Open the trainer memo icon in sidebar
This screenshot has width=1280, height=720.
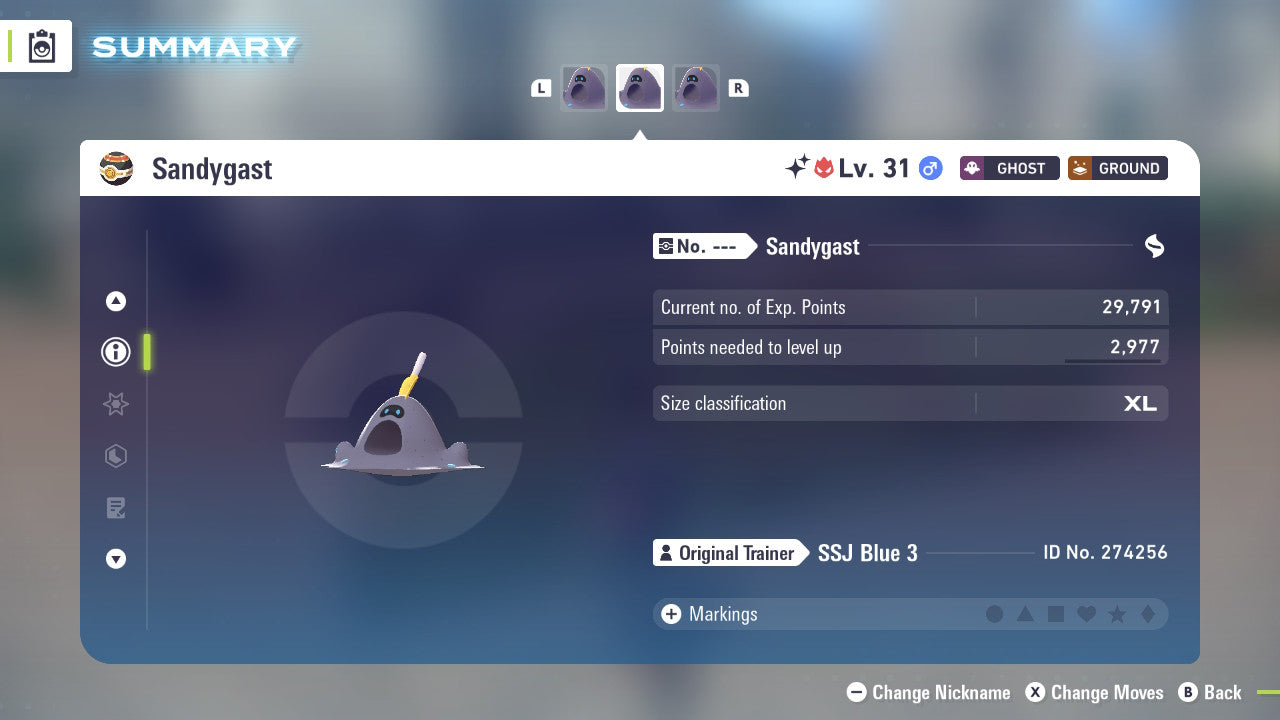pos(115,508)
